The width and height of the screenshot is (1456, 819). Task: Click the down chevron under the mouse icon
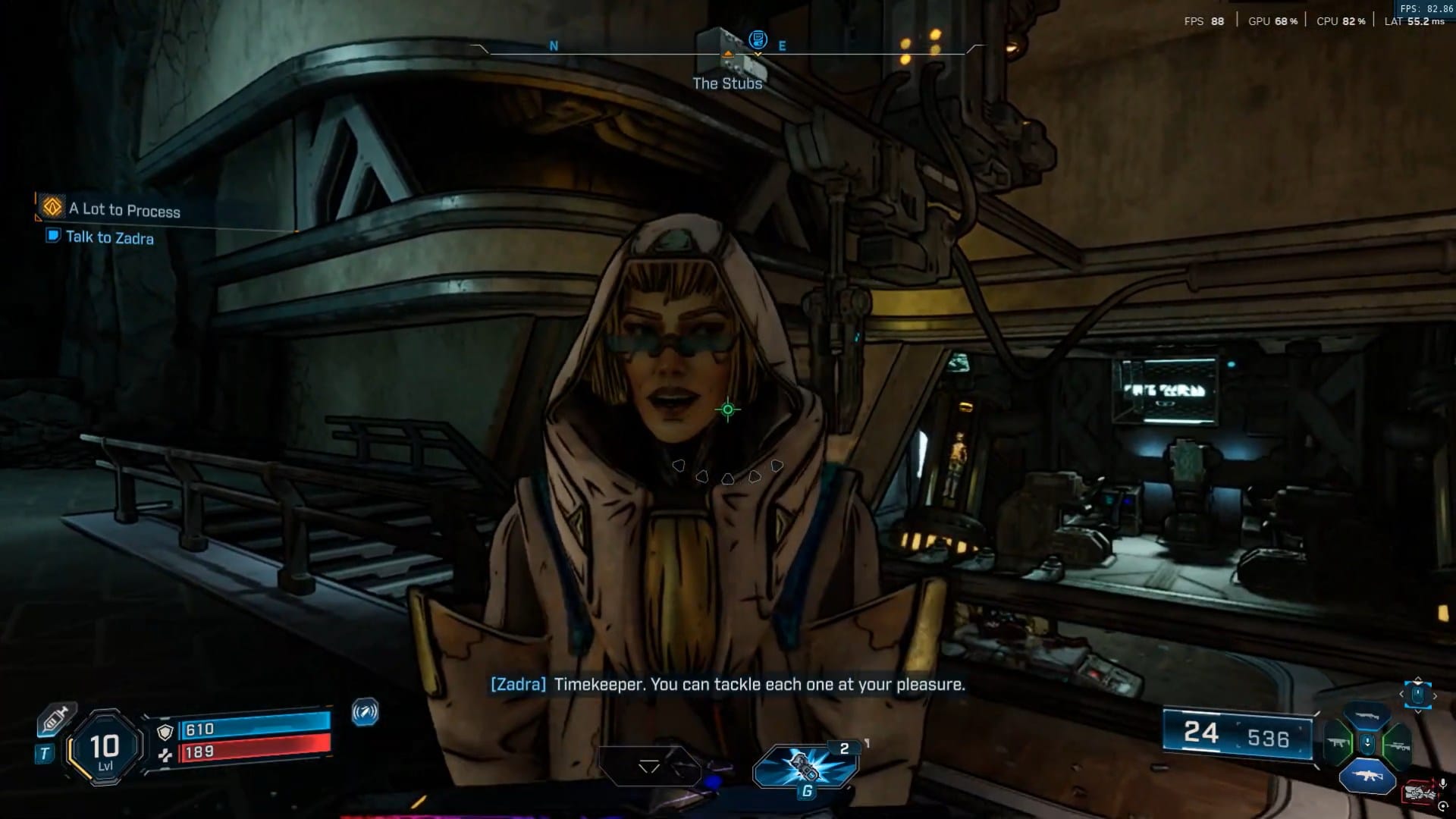pyautogui.click(x=1417, y=711)
